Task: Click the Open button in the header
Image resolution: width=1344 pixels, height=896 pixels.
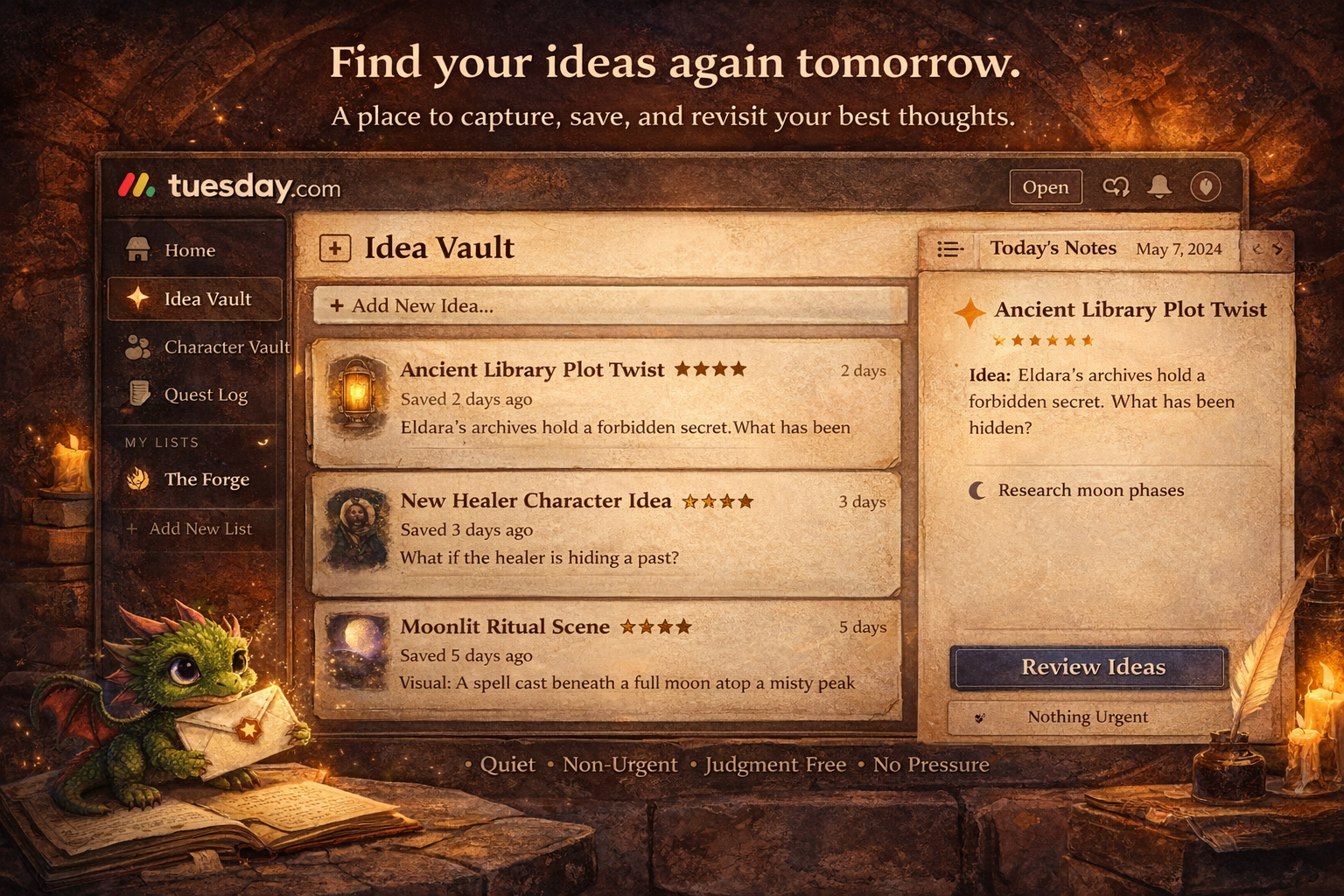Action: [x=1046, y=187]
